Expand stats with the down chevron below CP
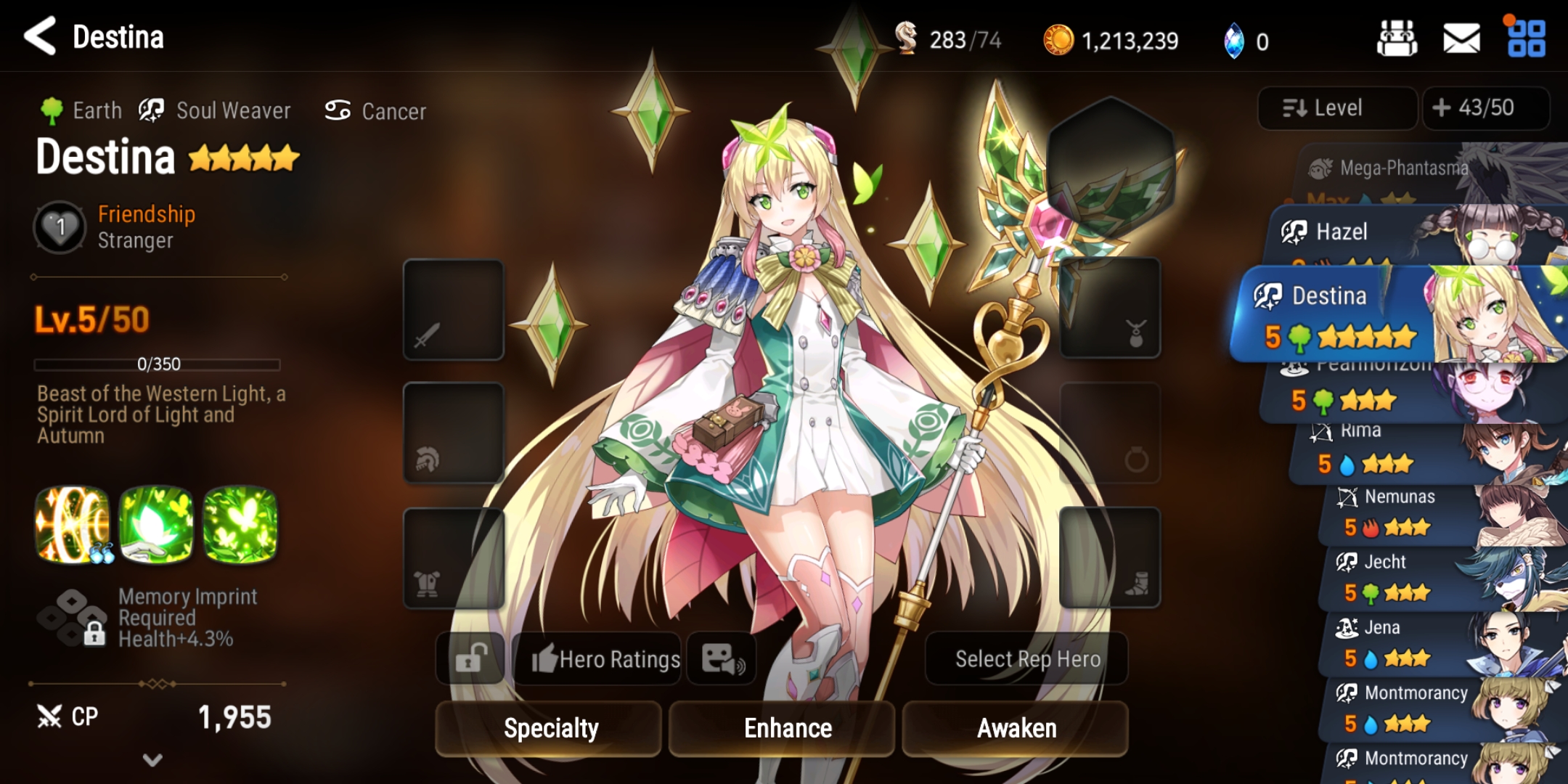The image size is (1568, 784). tap(152, 760)
